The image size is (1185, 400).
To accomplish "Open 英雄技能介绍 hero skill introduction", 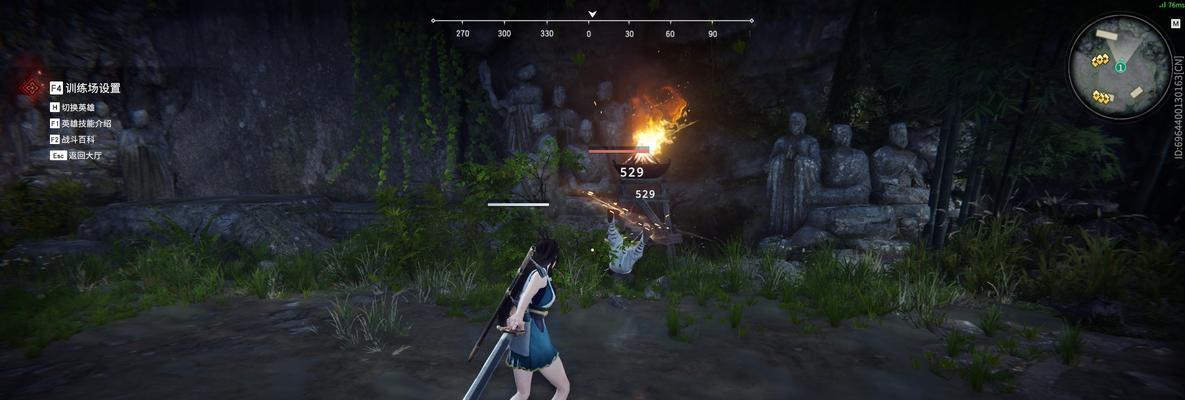I will click(85, 123).
